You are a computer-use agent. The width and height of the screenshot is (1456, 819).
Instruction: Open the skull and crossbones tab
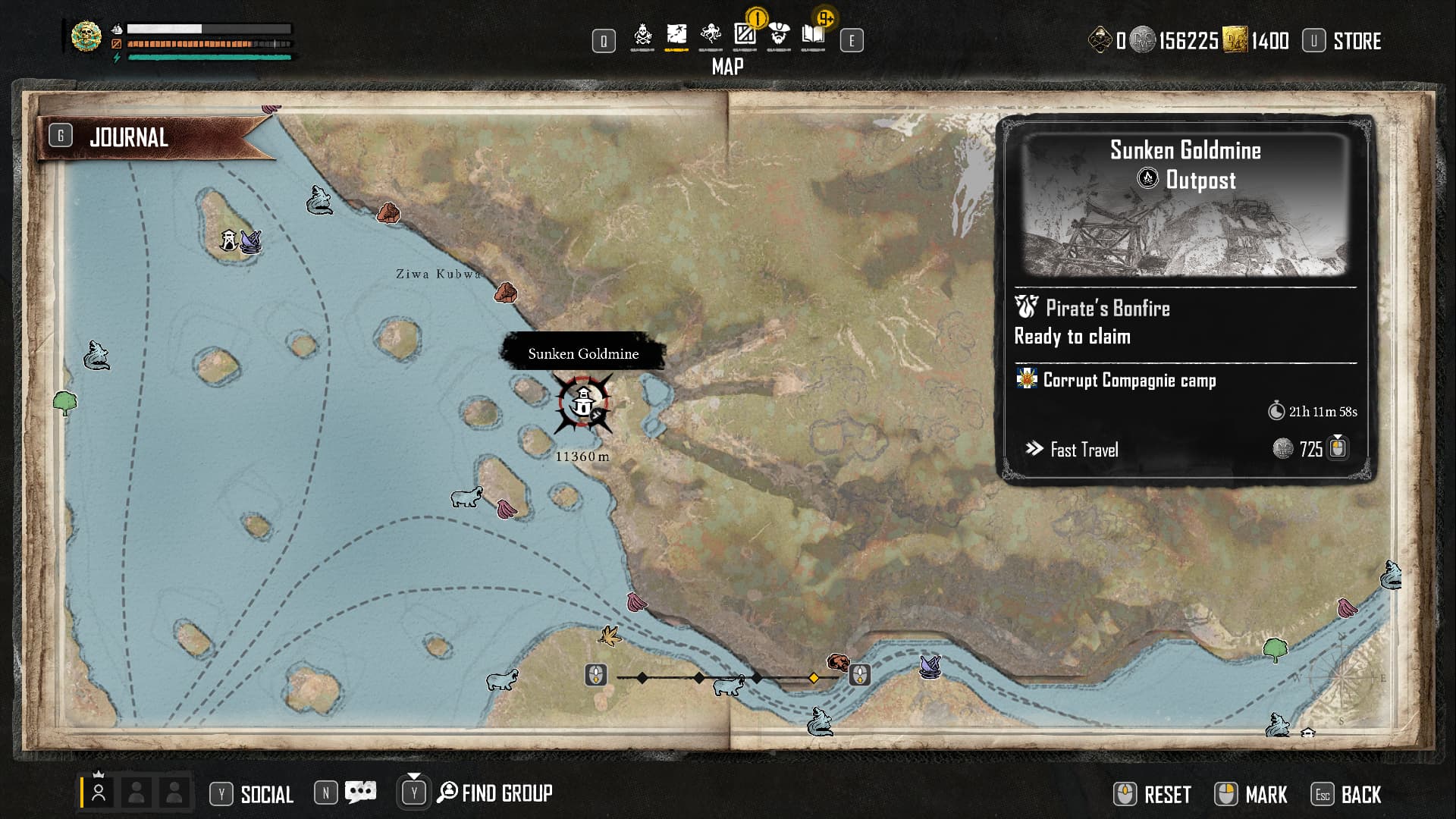(x=642, y=36)
